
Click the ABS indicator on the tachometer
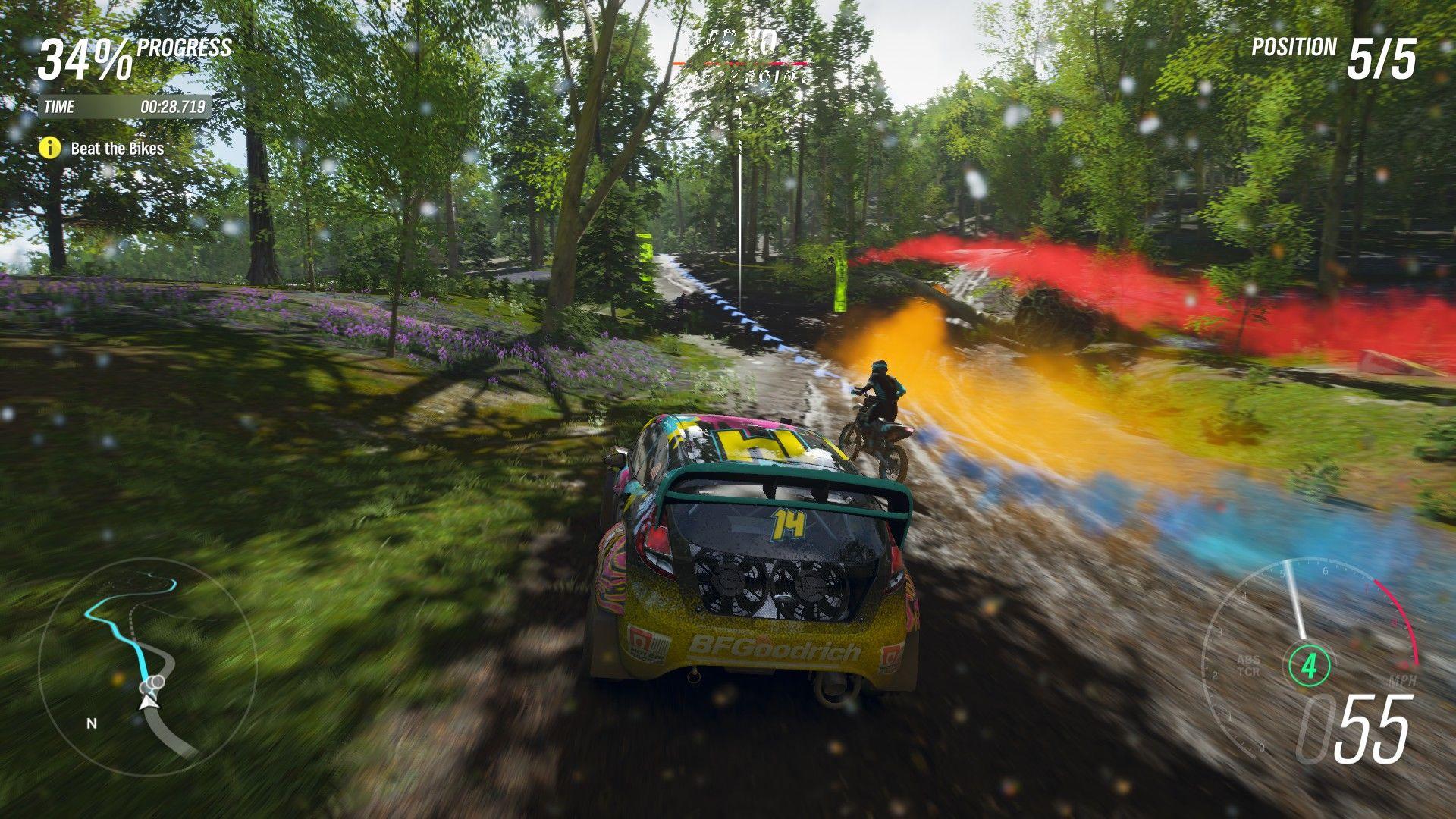(1248, 661)
